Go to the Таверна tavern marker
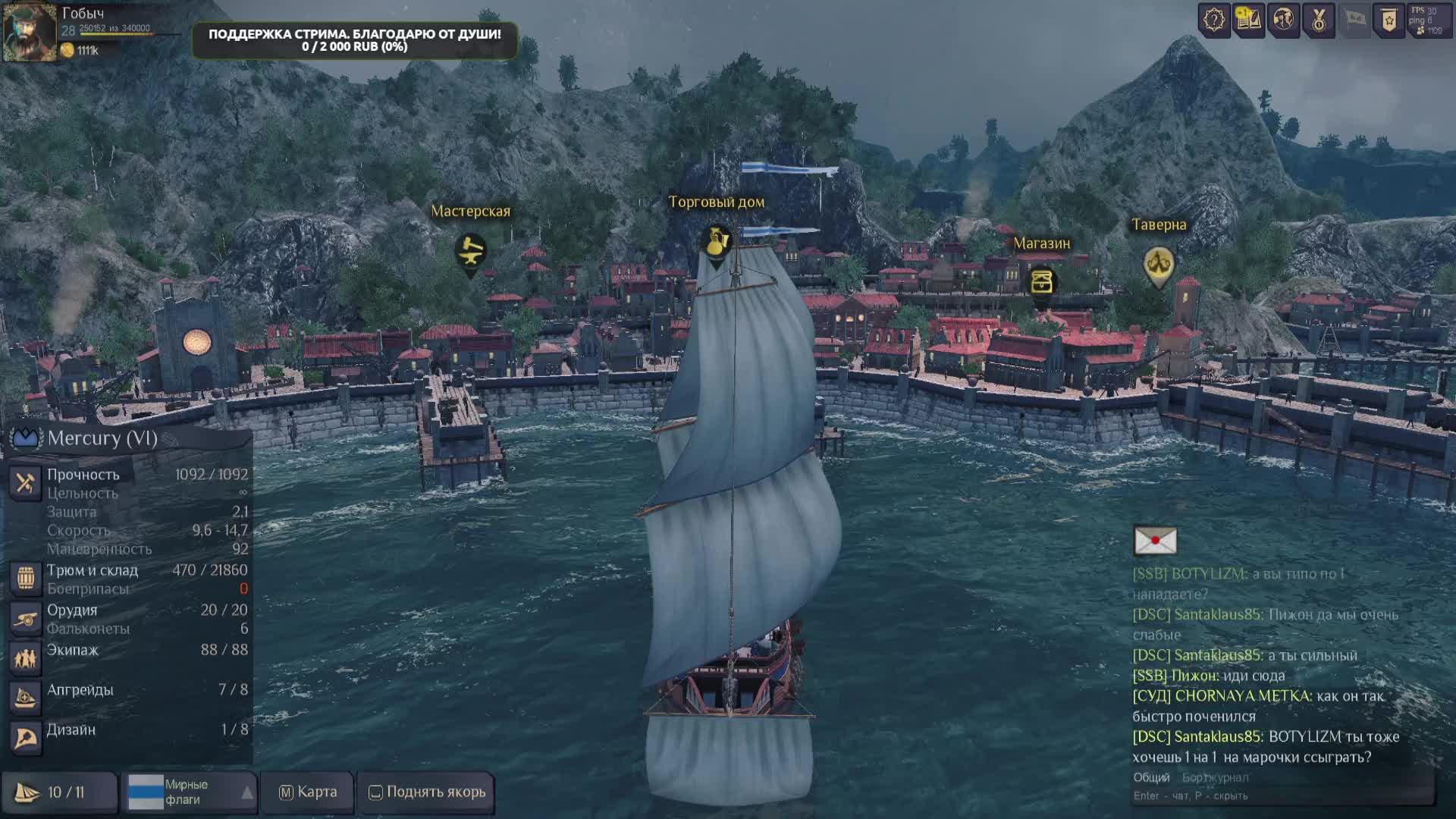Viewport: 1456px width, 819px height. point(1158,264)
